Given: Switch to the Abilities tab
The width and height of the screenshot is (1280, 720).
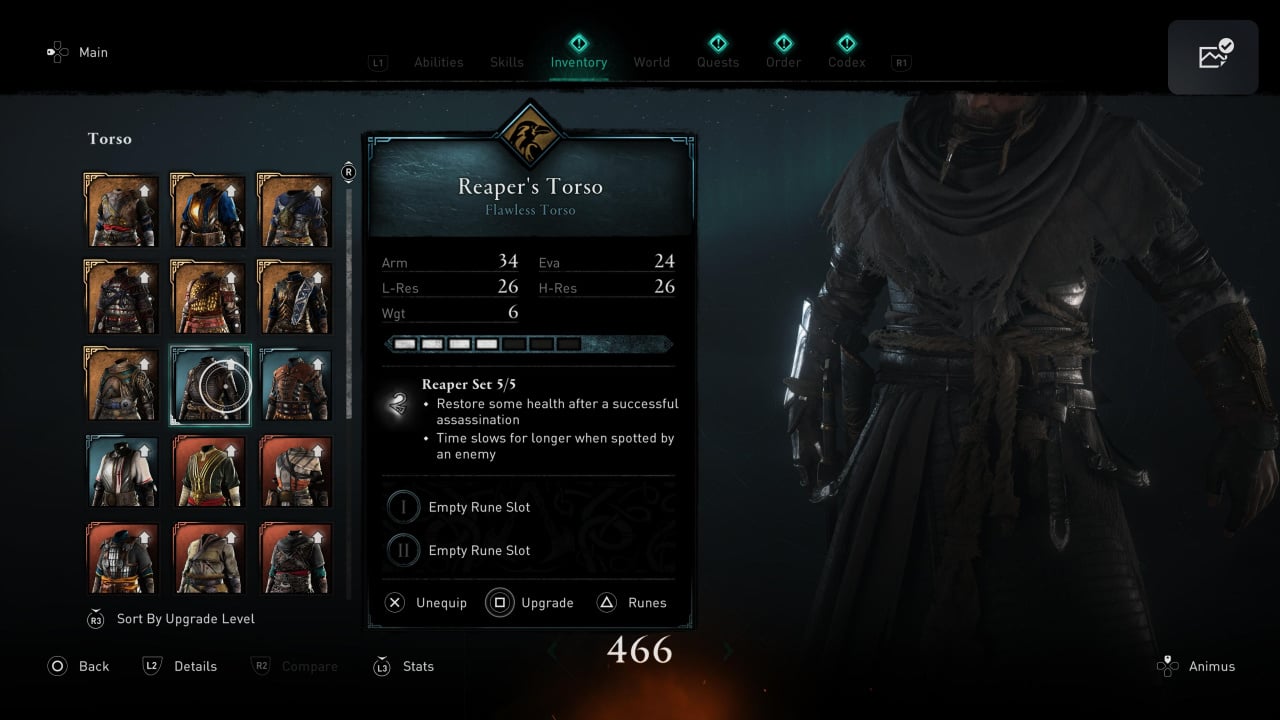Looking at the screenshot, I should [x=438, y=62].
